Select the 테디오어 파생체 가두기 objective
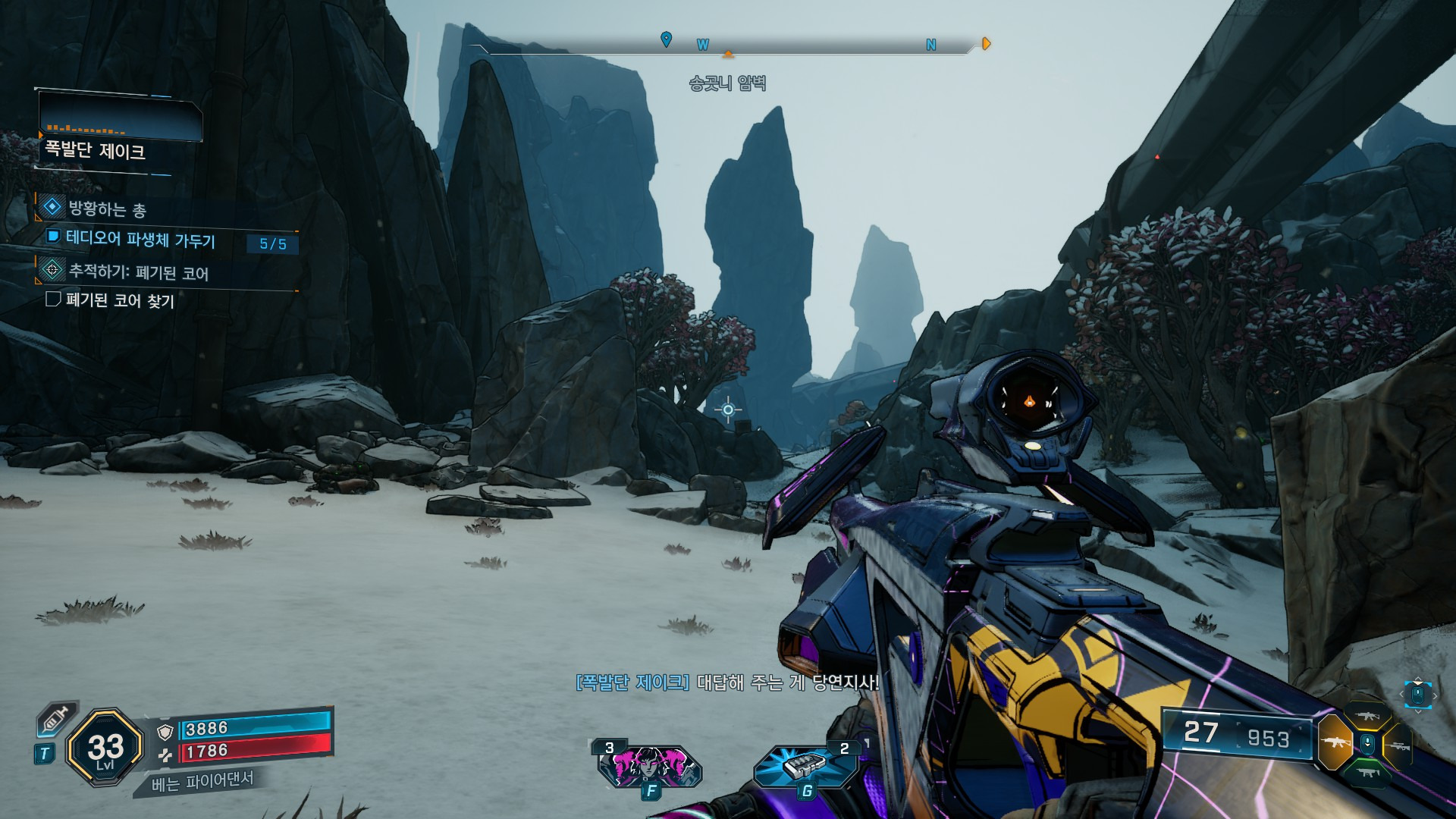The image size is (1456, 819). tap(140, 240)
